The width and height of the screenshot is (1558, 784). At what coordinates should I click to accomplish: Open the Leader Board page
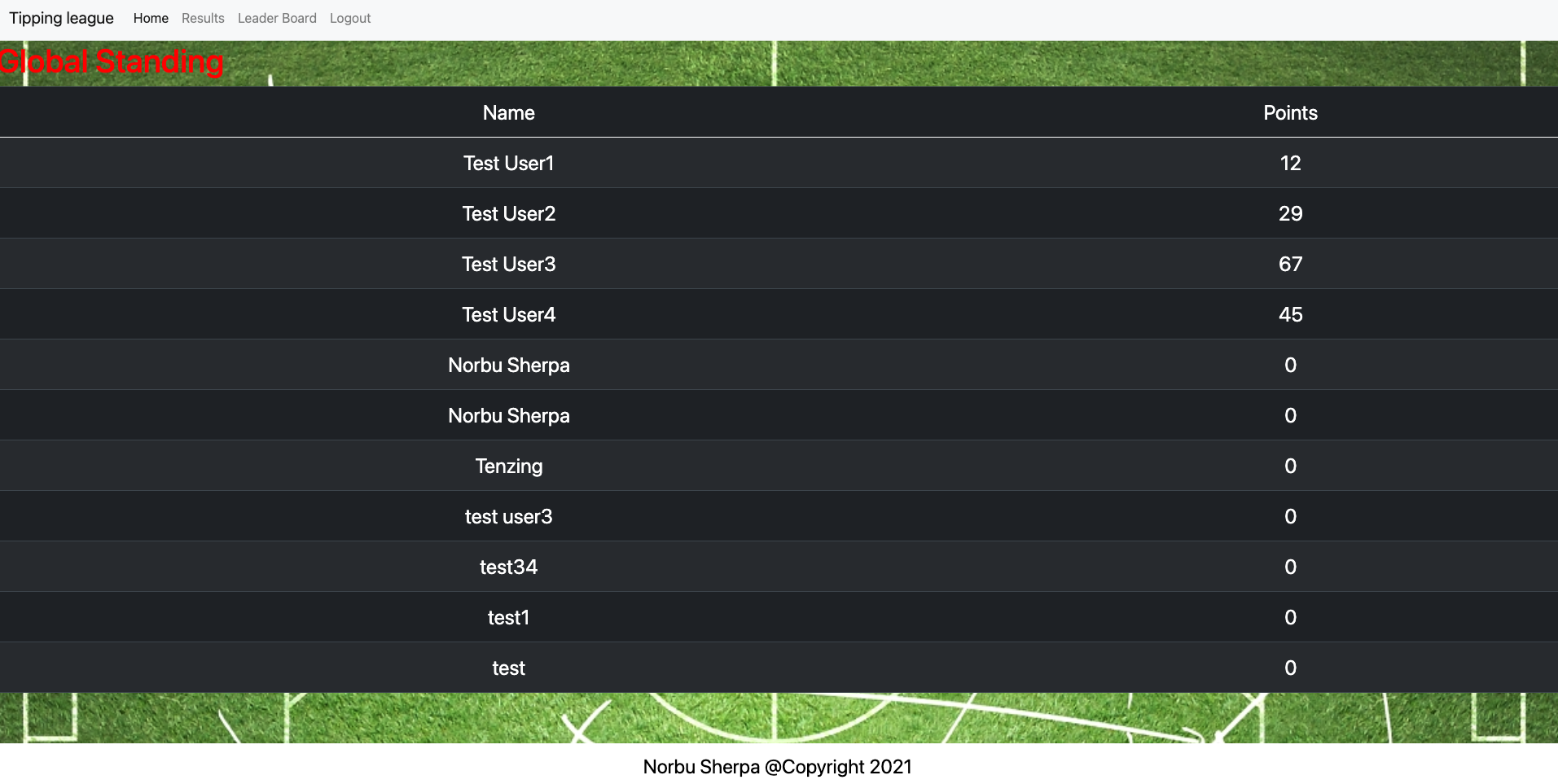click(x=277, y=18)
